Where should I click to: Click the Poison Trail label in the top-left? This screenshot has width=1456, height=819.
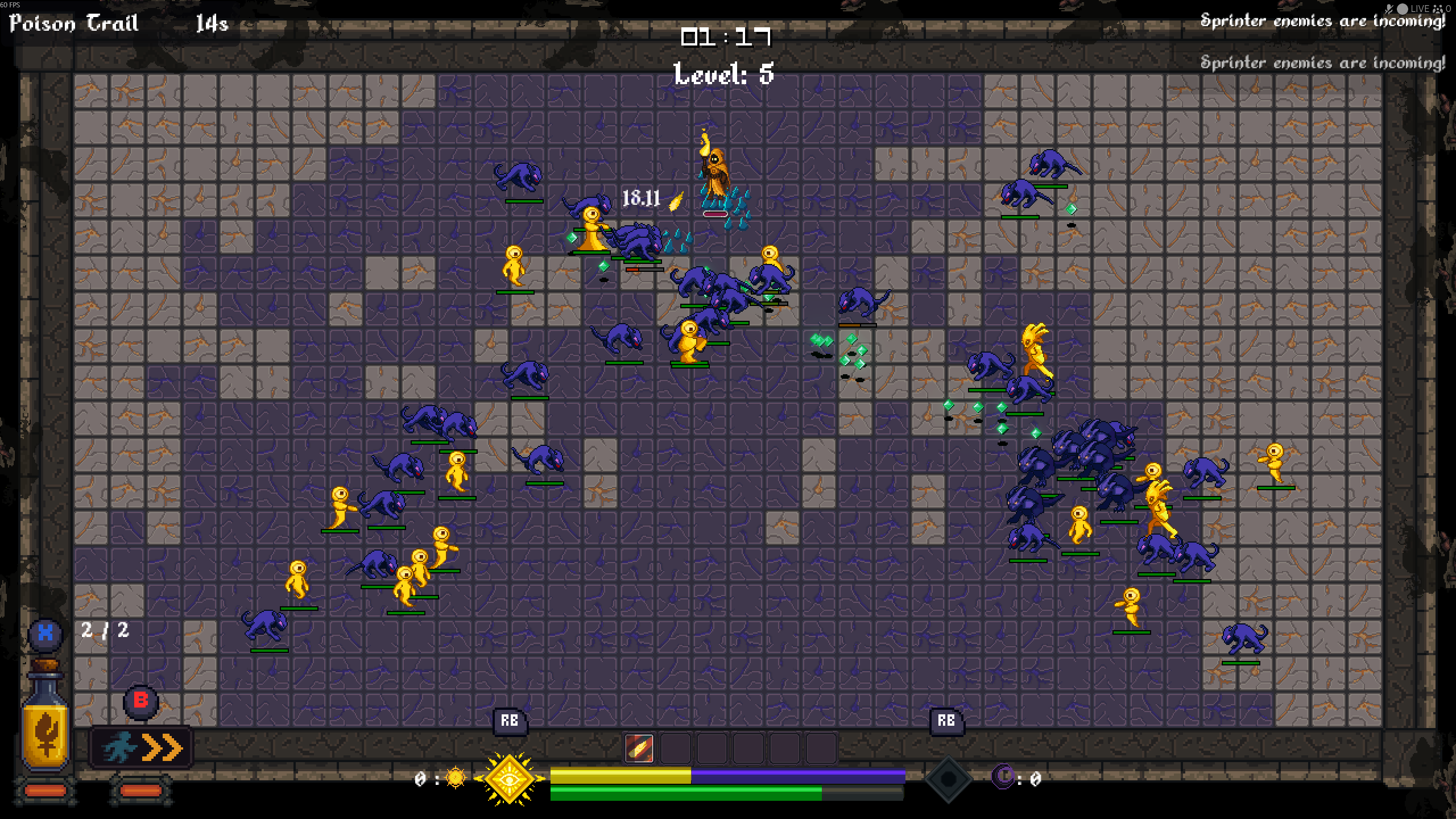(x=73, y=23)
